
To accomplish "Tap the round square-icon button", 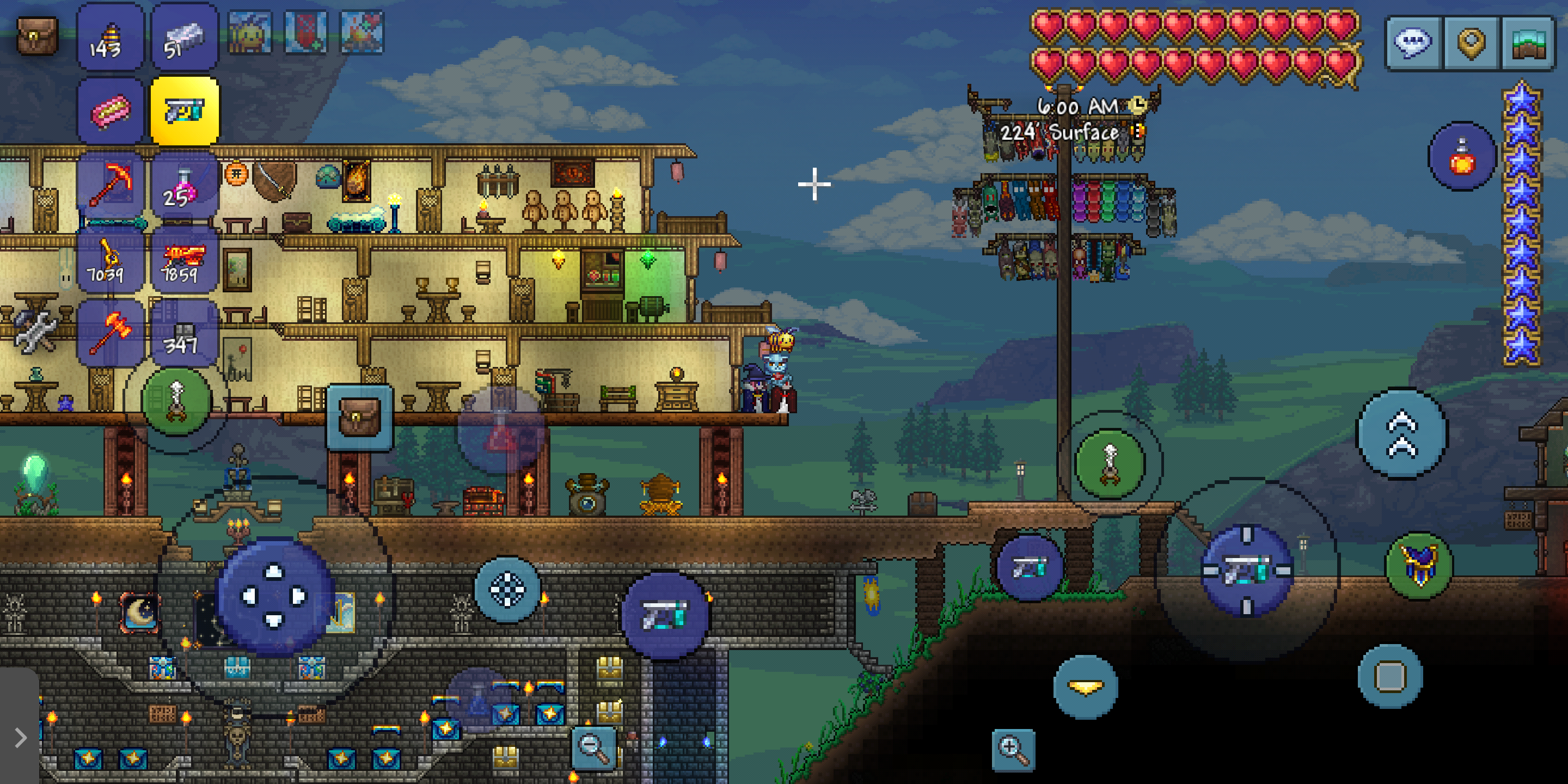I will (x=1391, y=676).
